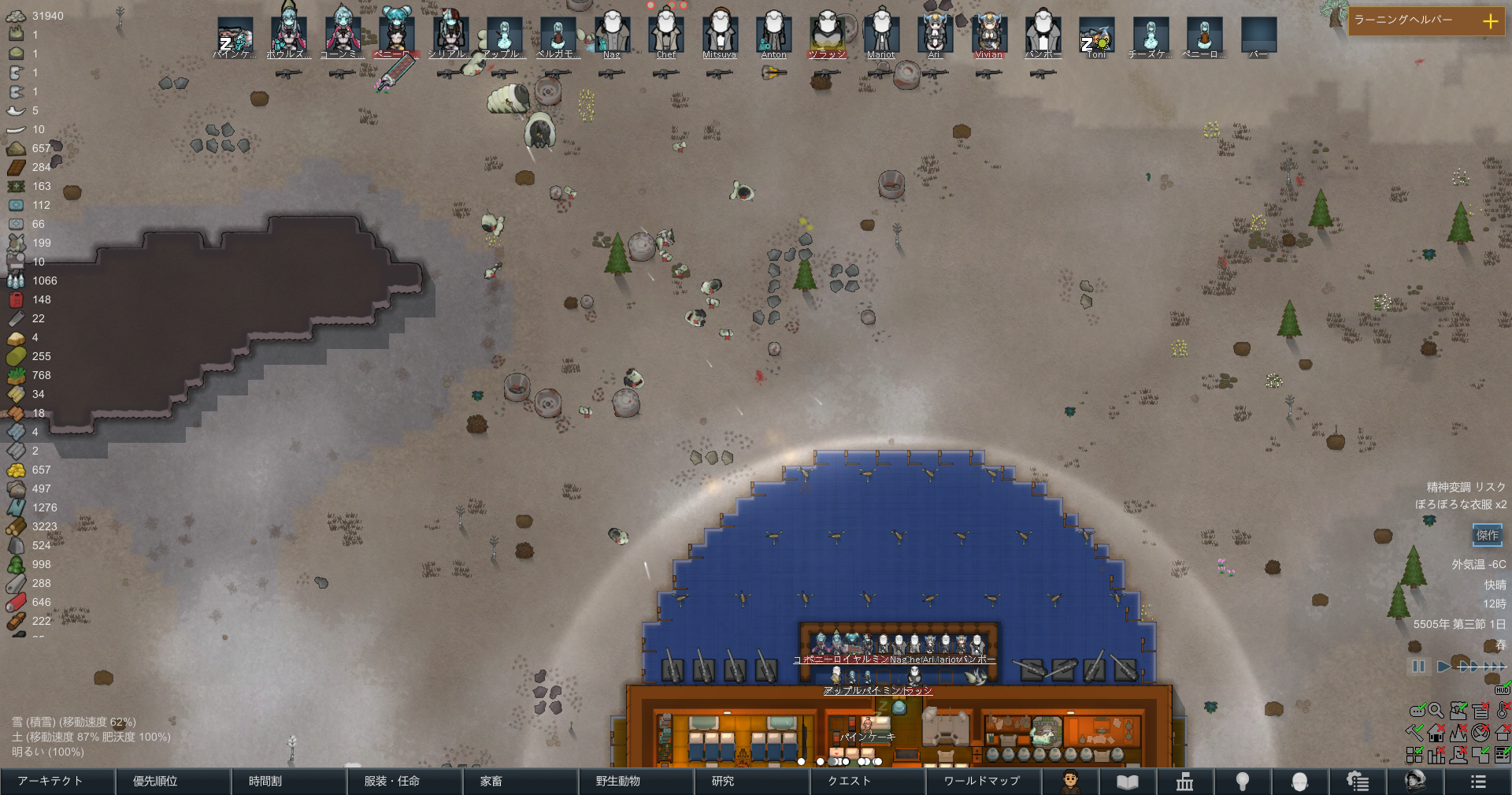Screen dimensions: 1512x795
Task: Switch to the 時間割 schedule tab
Action: click(x=289, y=782)
